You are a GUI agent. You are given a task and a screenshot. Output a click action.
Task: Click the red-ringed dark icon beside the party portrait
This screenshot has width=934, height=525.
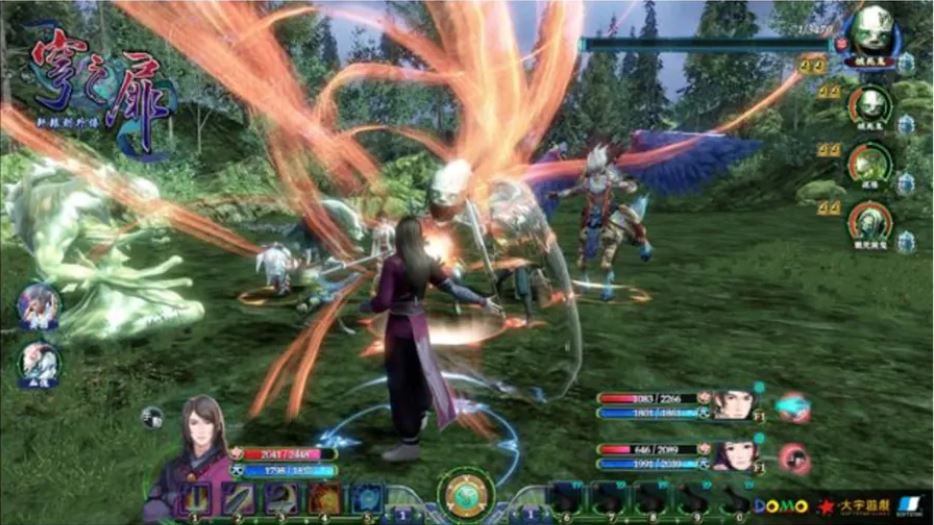pyautogui.click(x=795, y=458)
